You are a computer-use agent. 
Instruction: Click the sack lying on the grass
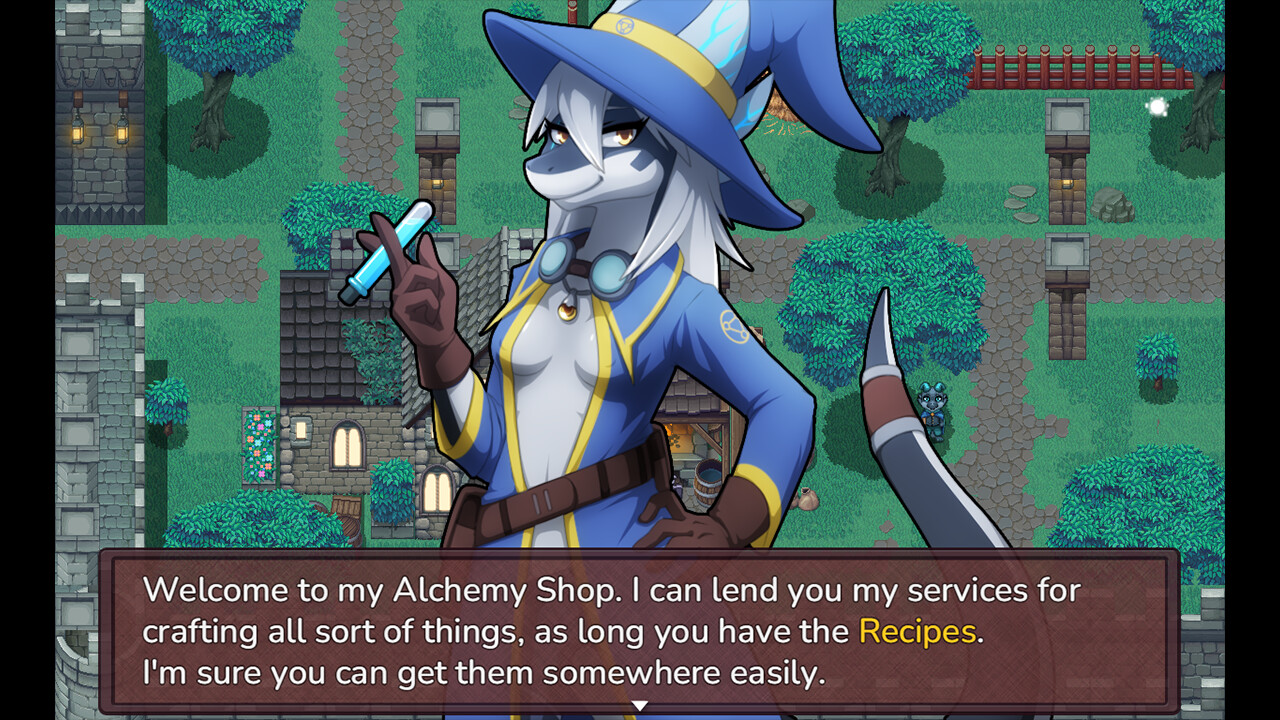[806, 500]
